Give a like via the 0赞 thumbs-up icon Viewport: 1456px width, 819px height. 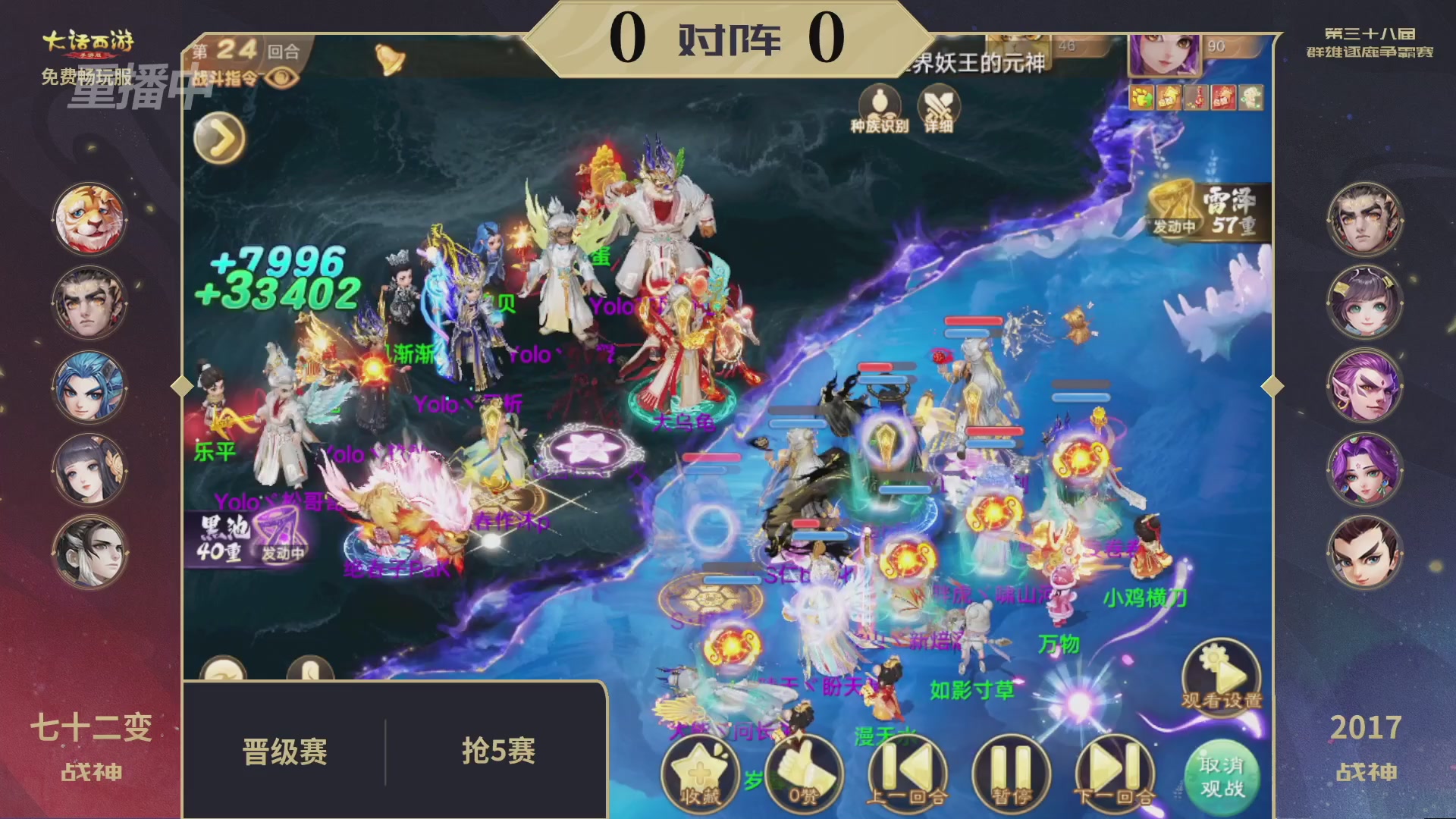[x=806, y=773]
